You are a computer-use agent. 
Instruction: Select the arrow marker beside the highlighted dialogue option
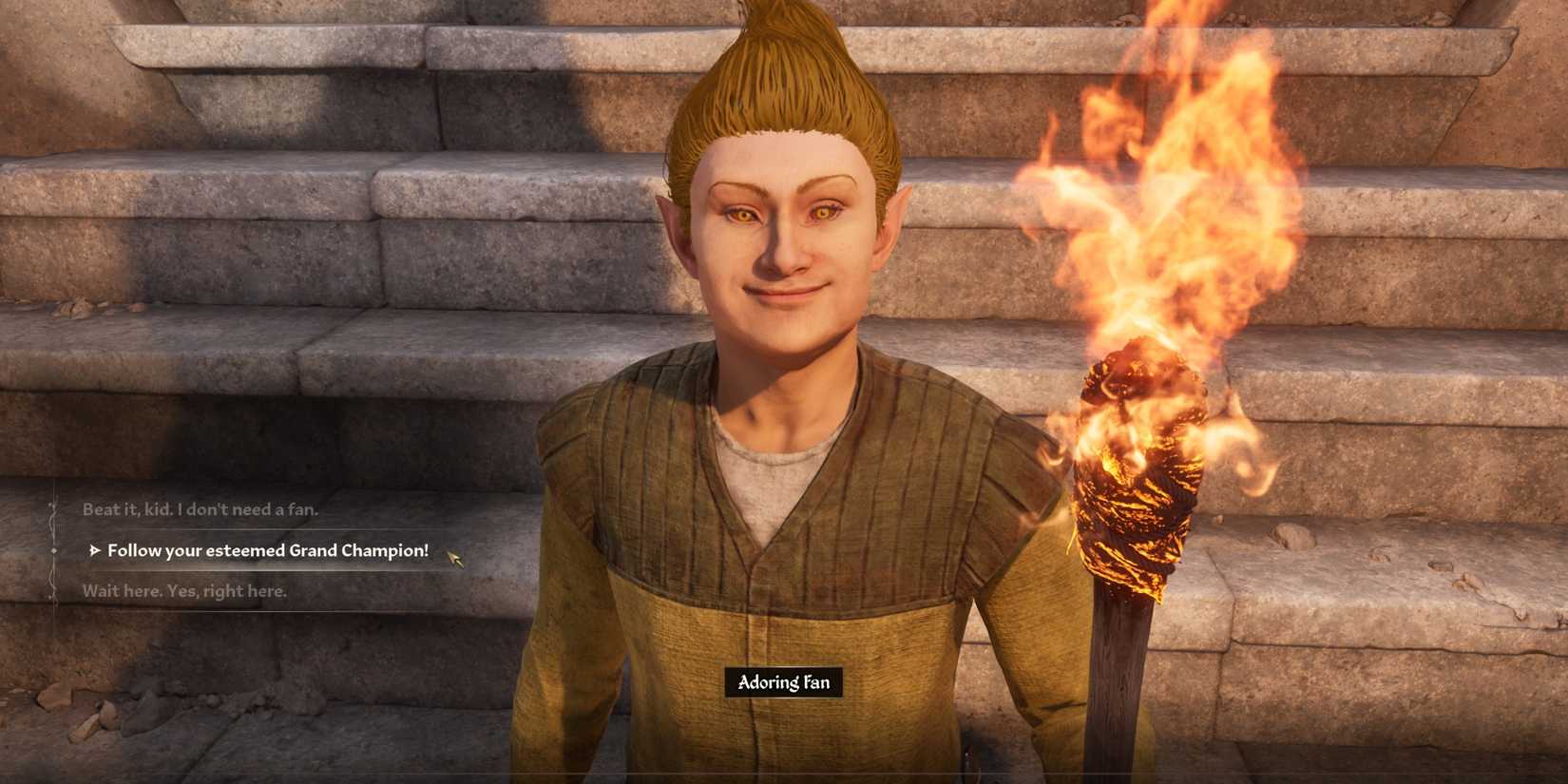[94, 550]
